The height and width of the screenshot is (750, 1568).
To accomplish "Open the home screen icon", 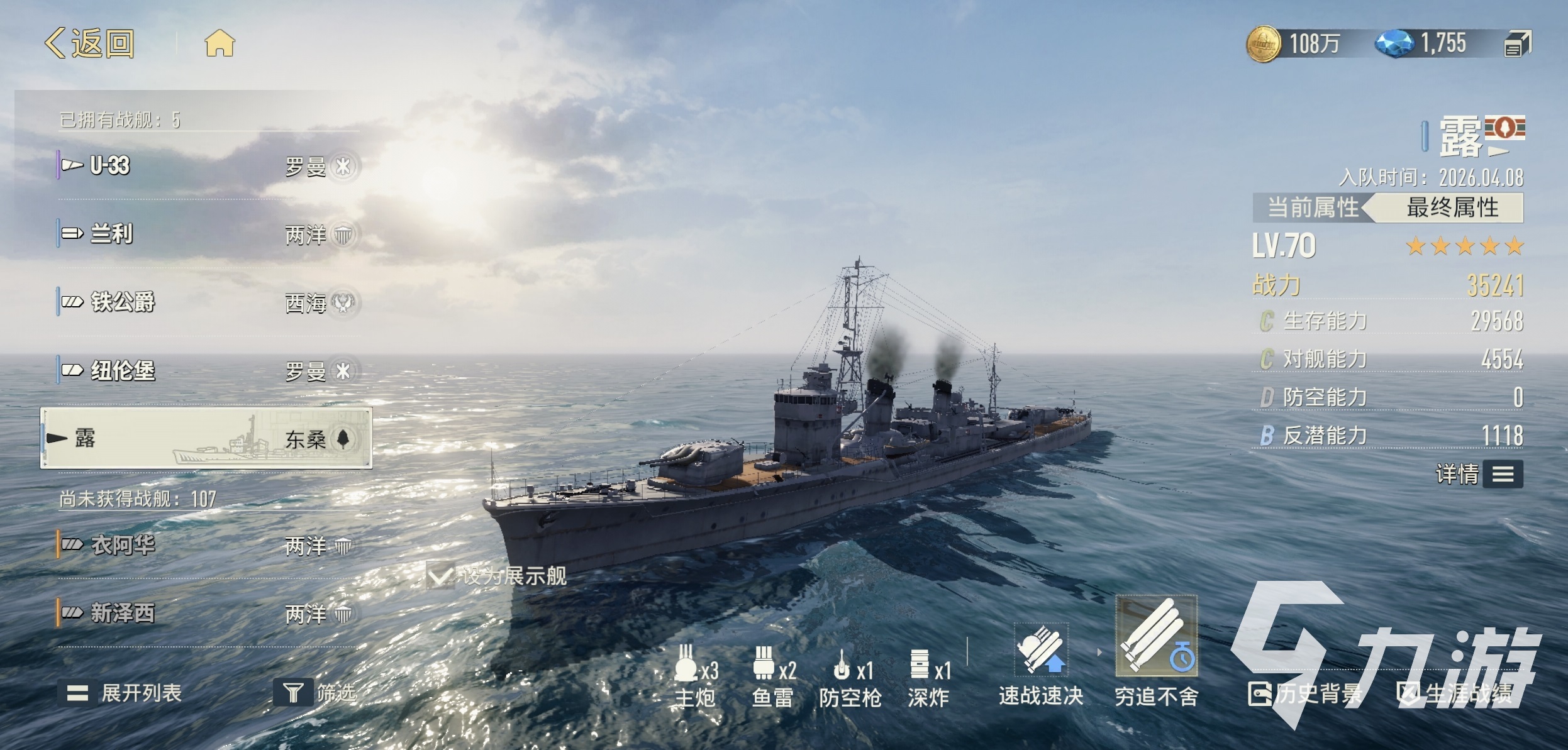I will pos(220,44).
